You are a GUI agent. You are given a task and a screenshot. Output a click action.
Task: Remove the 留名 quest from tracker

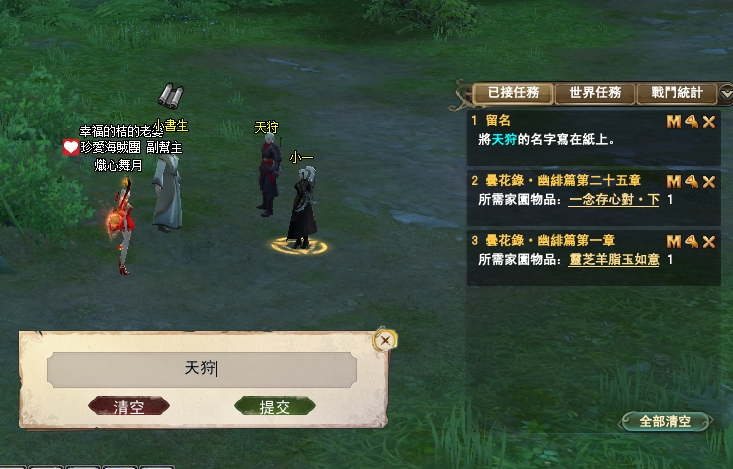pos(709,122)
